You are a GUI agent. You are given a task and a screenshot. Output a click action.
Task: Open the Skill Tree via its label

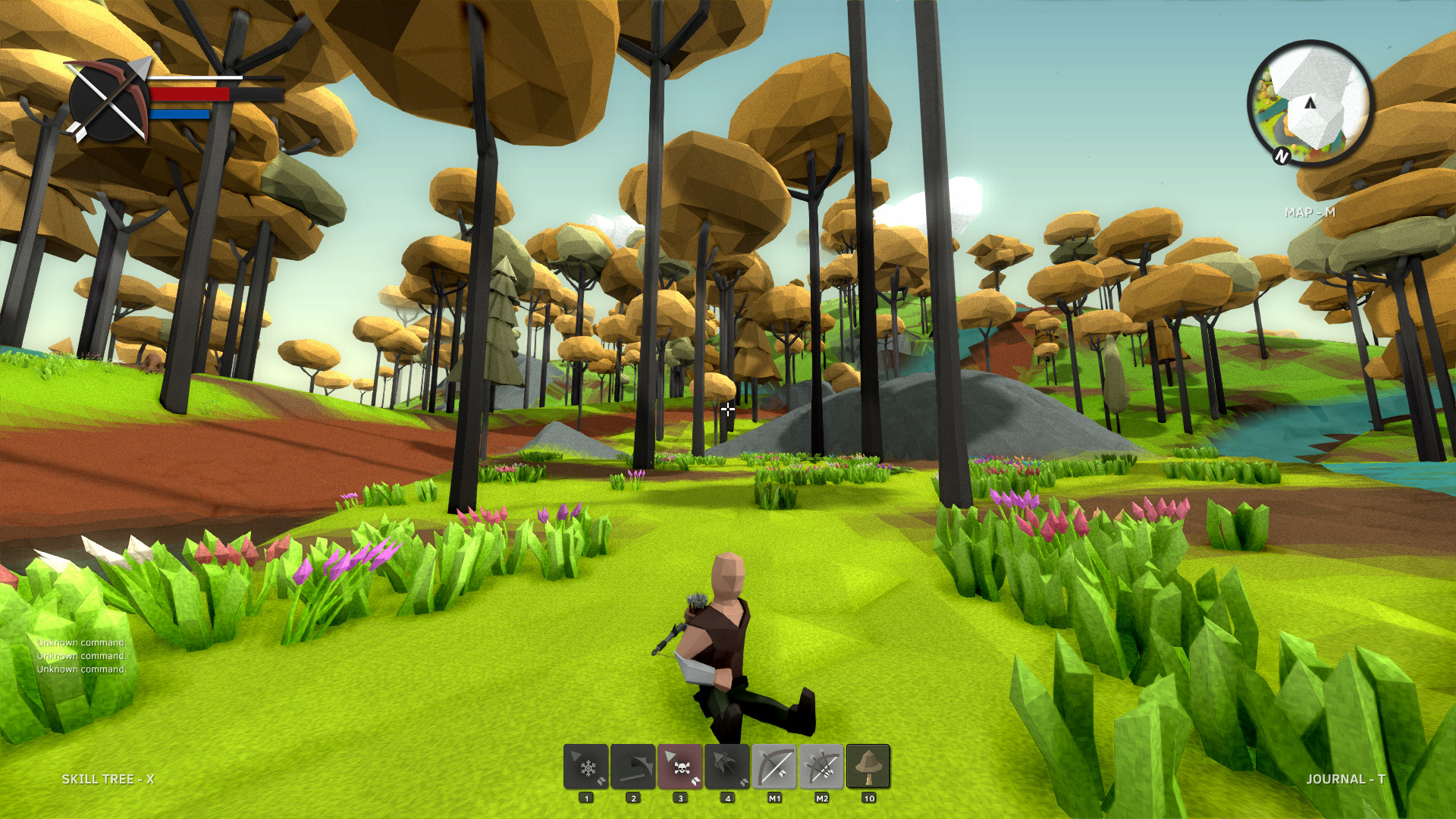tap(108, 779)
